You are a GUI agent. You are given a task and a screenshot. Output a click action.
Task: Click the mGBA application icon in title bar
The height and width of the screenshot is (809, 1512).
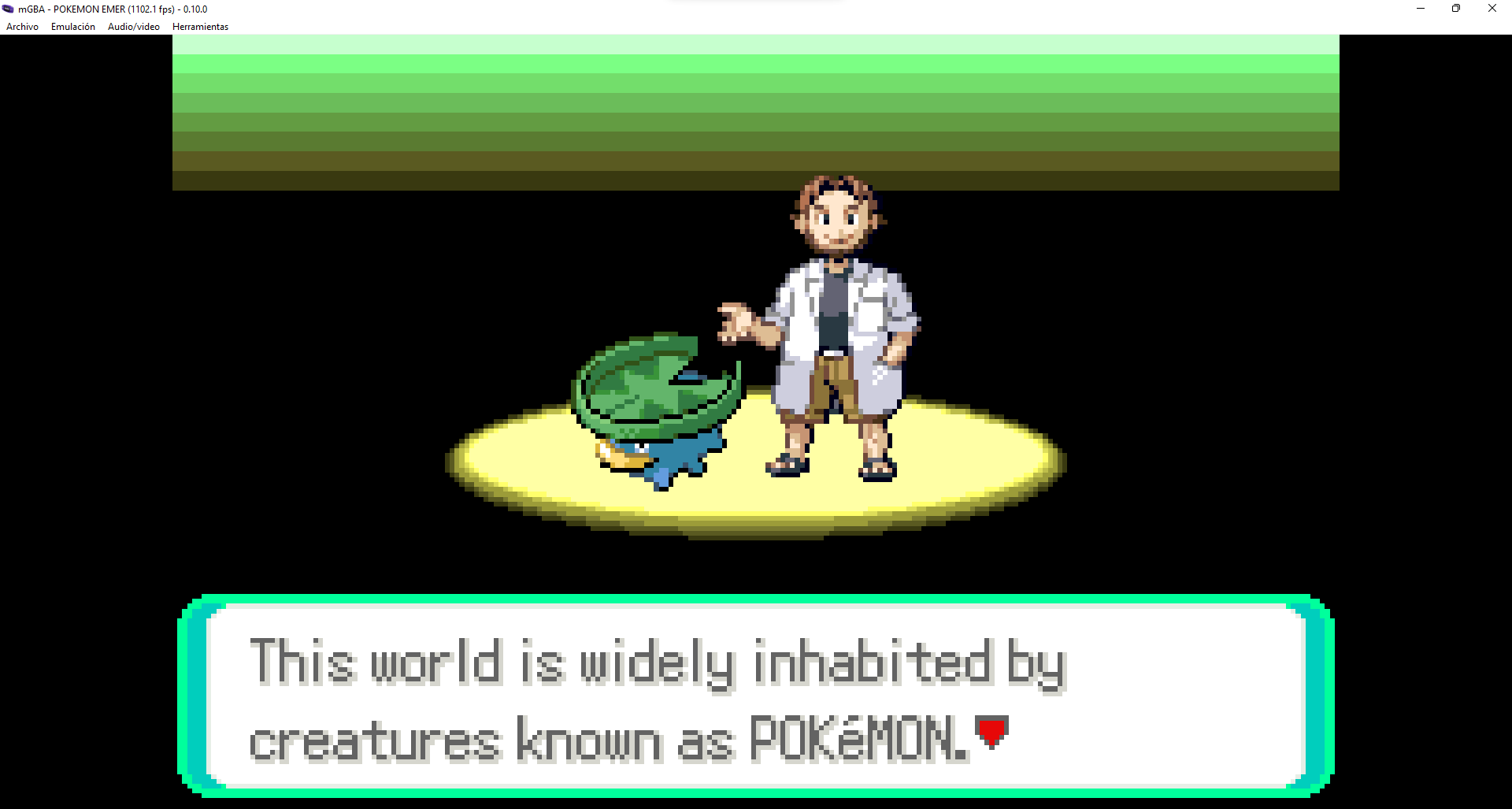coord(8,9)
